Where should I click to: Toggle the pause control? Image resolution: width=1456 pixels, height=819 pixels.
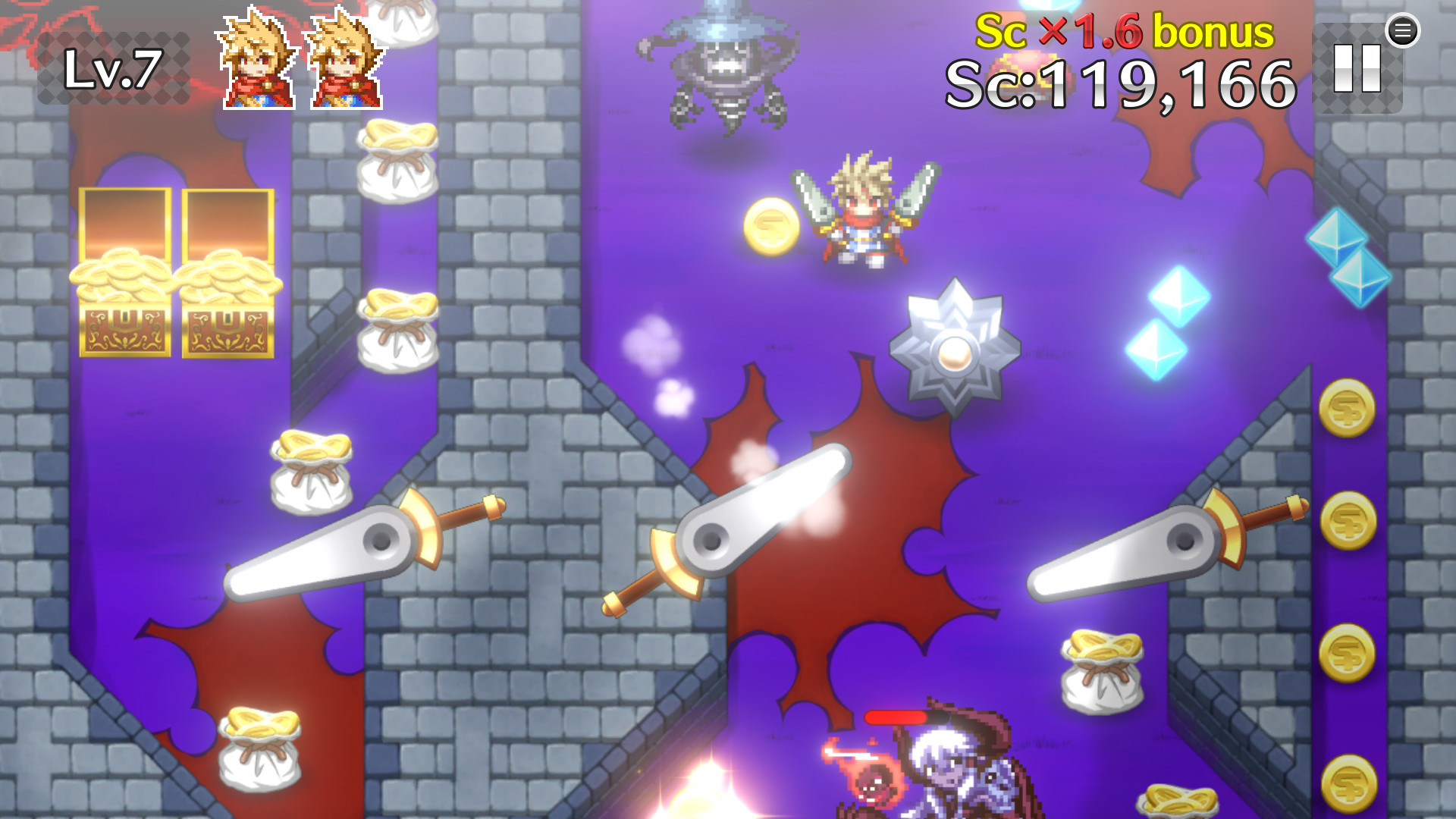(x=1357, y=68)
